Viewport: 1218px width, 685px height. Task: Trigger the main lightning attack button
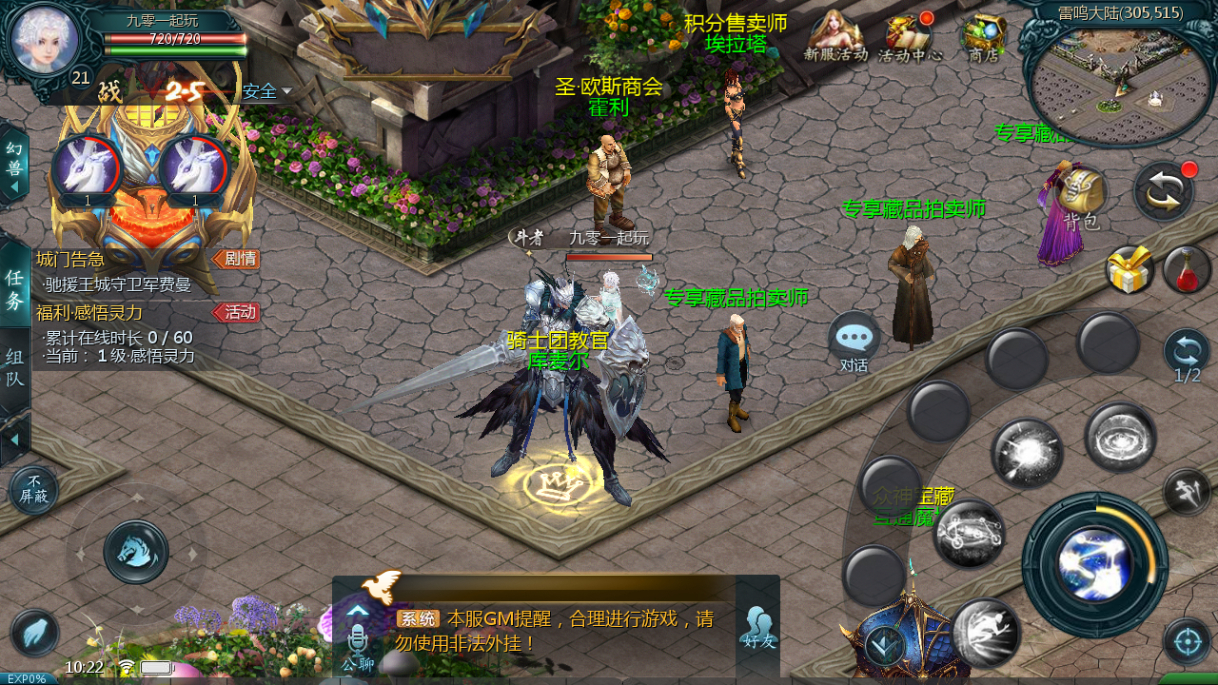point(1094,563)
